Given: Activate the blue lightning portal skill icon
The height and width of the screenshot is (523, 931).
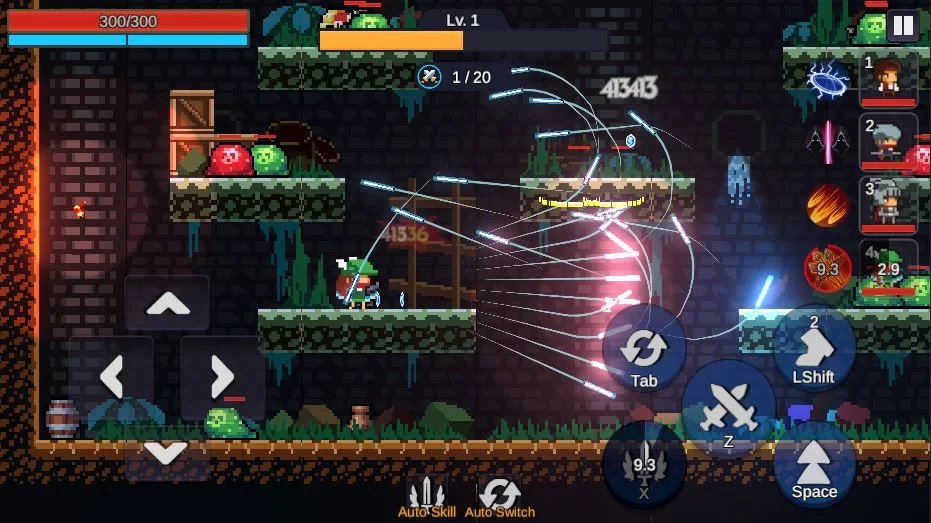Looking at the screenshot, I should 828,79.
